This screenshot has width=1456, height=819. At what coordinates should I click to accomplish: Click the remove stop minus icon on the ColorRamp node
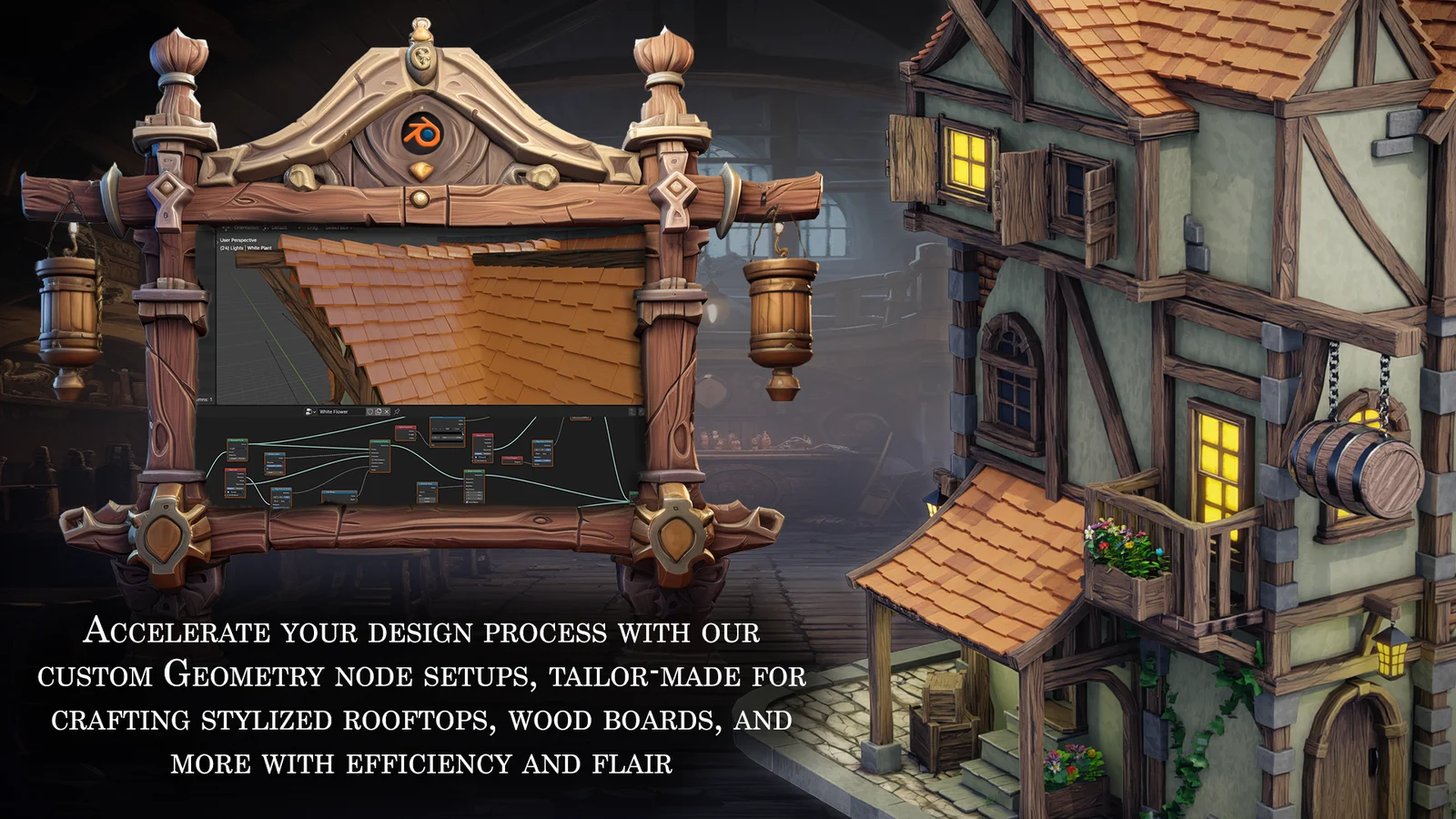(436, 429)
